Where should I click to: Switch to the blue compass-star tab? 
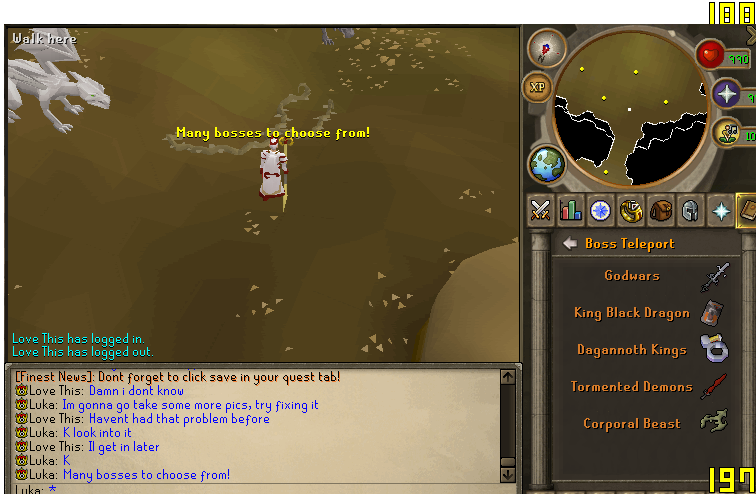click(600, 210)
